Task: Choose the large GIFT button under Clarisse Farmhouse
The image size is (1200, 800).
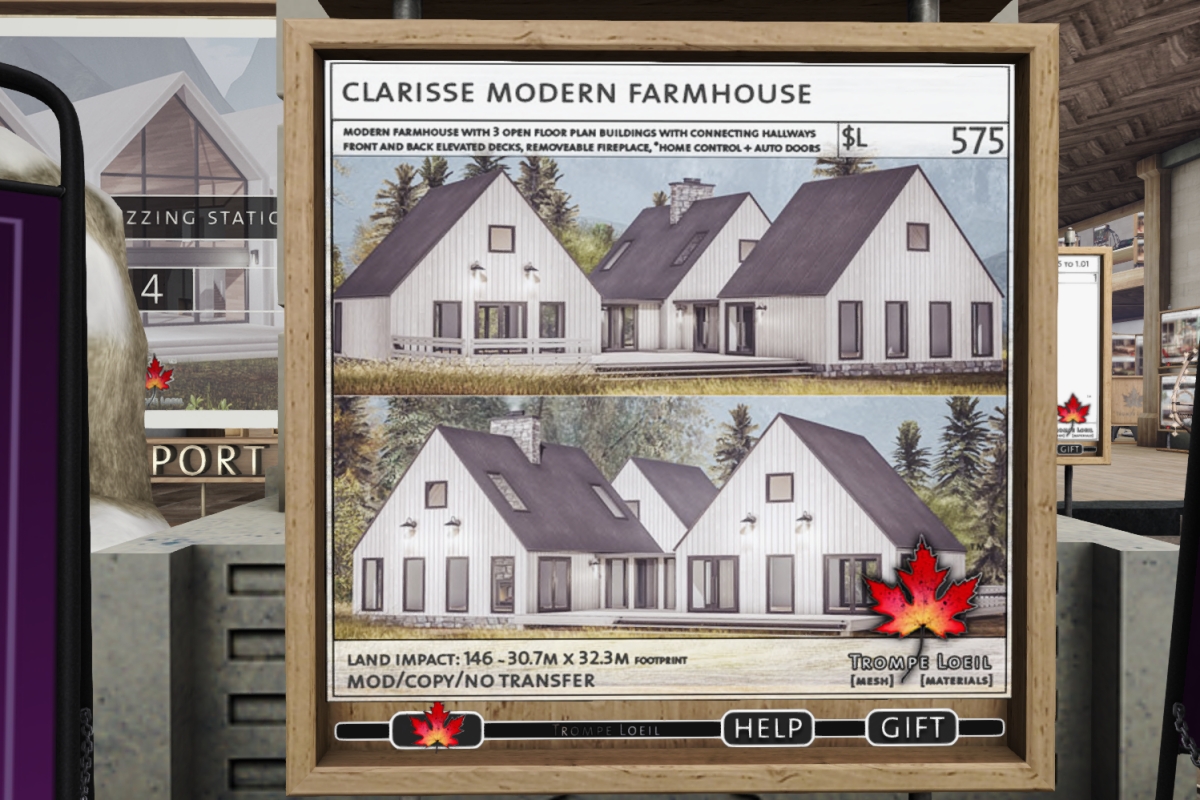Action: pos(911,728)
